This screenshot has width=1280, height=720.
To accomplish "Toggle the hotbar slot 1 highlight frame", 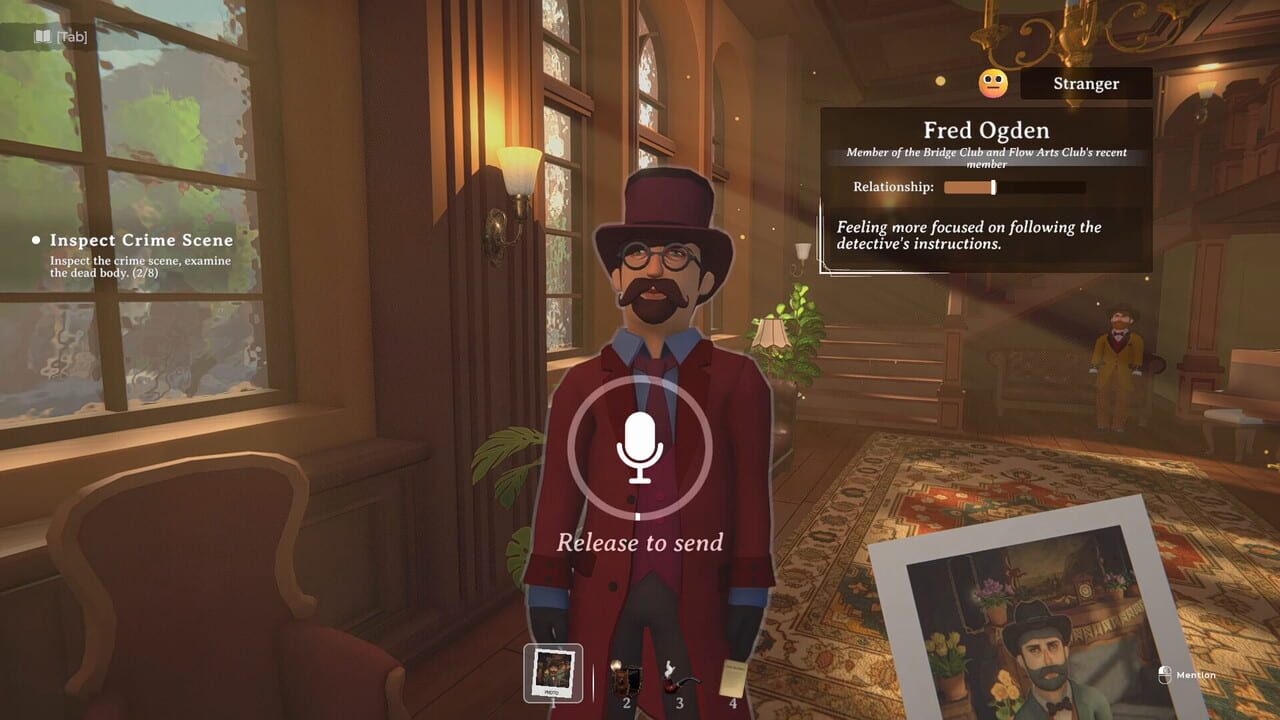I will 552,674.
